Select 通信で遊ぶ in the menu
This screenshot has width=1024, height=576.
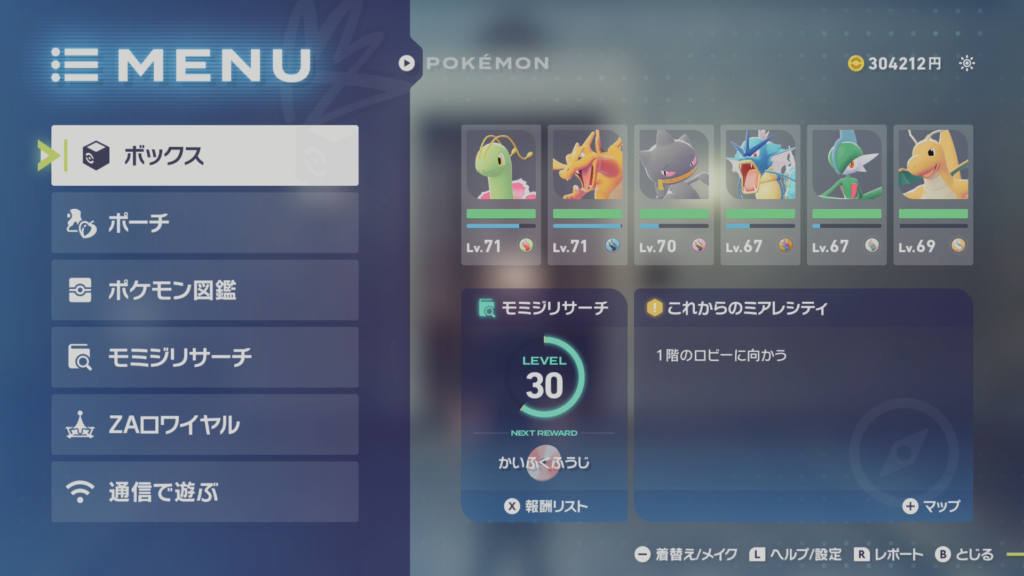point(205,491)
